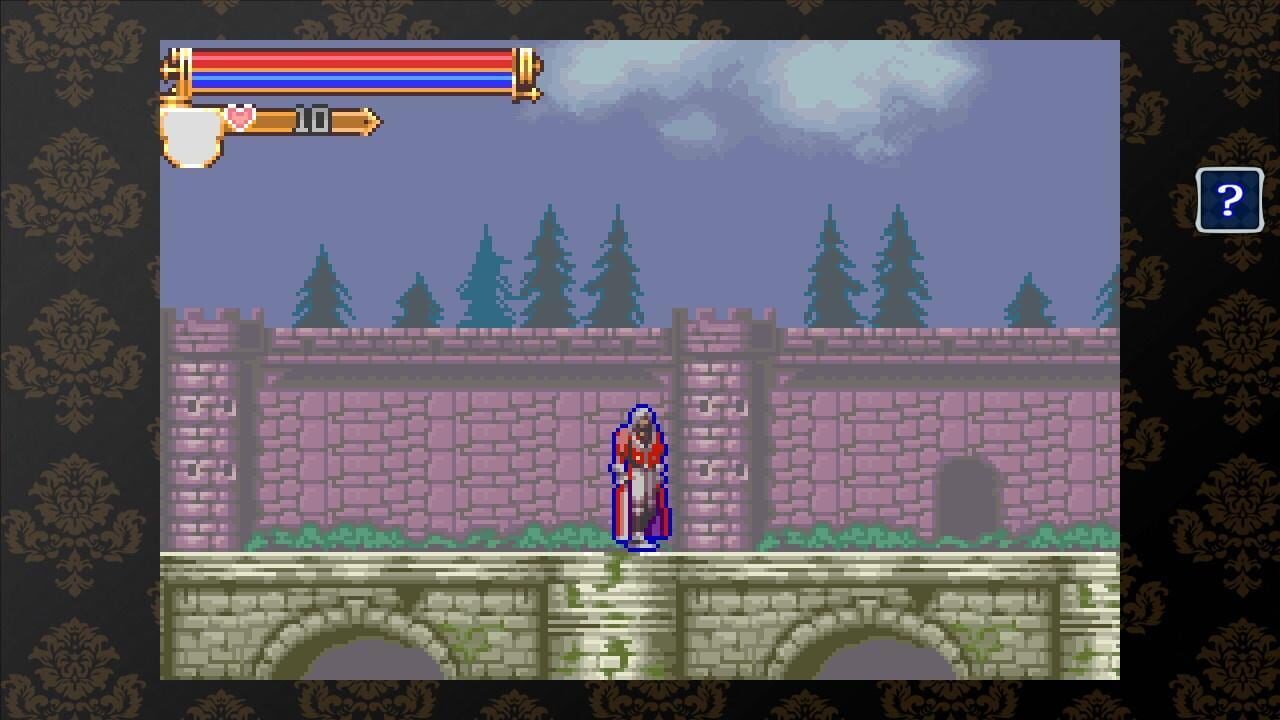Click the left gold bracket of the HP gauge
Screen dimensions: 1280x720
click(175, 70)
